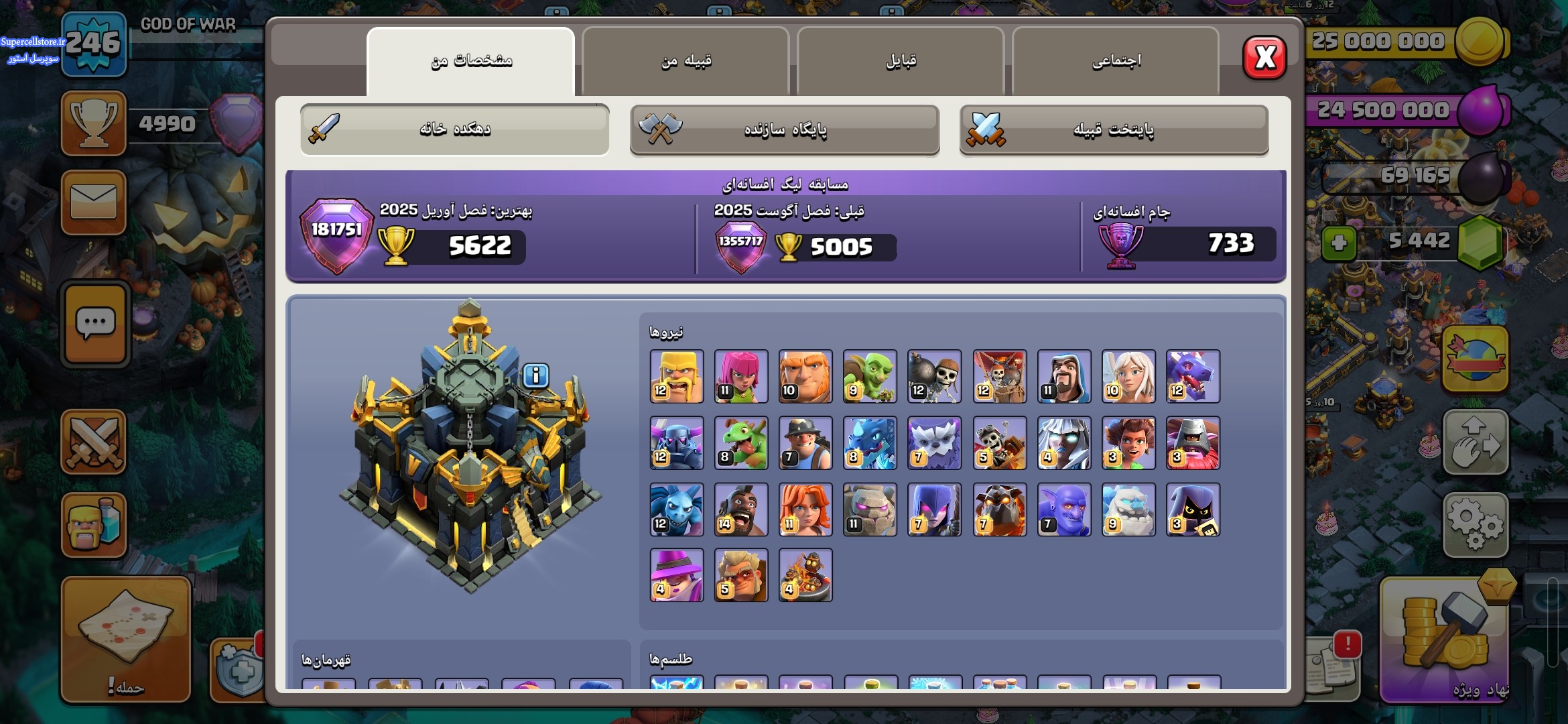Switch to the قبیله من tab

coord(685,61)
